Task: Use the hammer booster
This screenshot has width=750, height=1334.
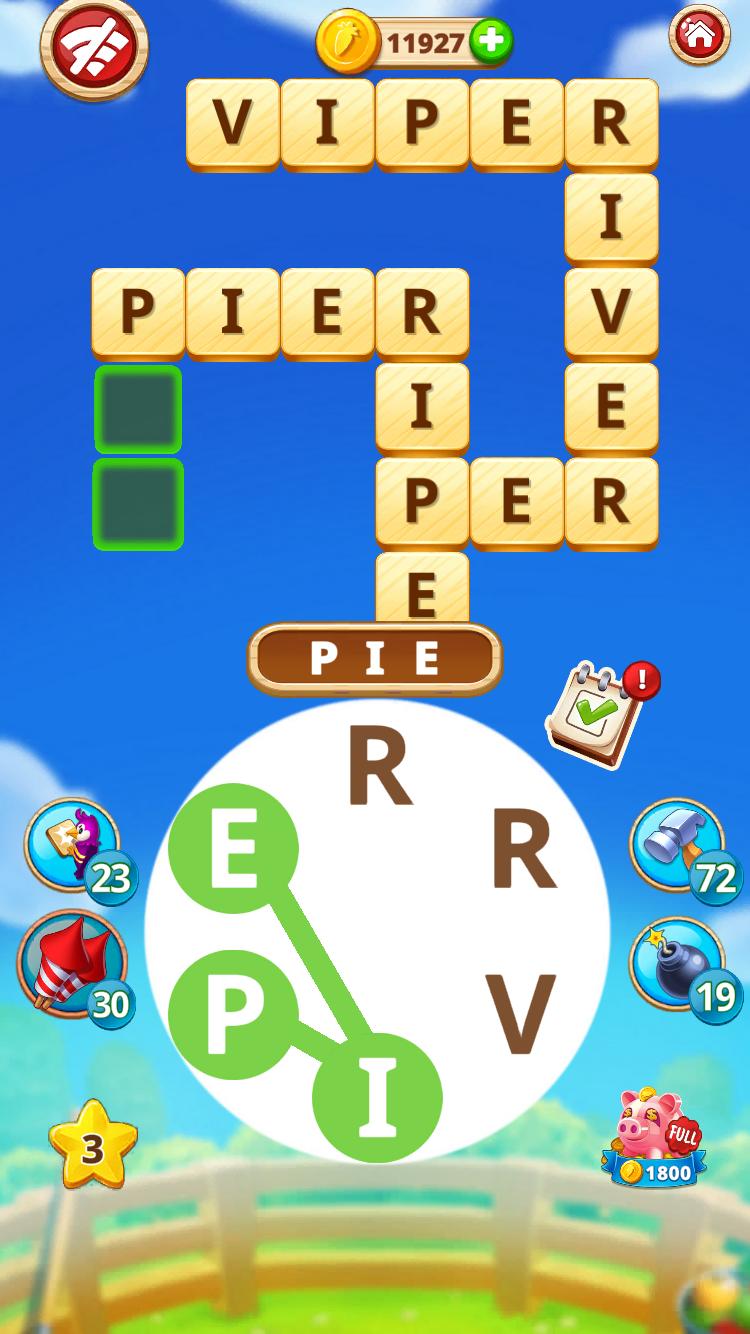Action: (x=678, y=843)
